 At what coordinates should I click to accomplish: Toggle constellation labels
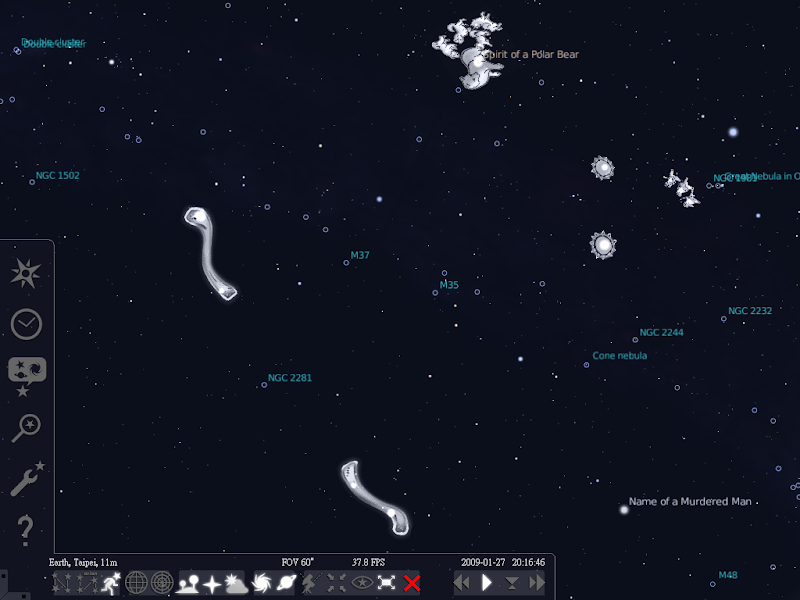click(x=84, y=583)
